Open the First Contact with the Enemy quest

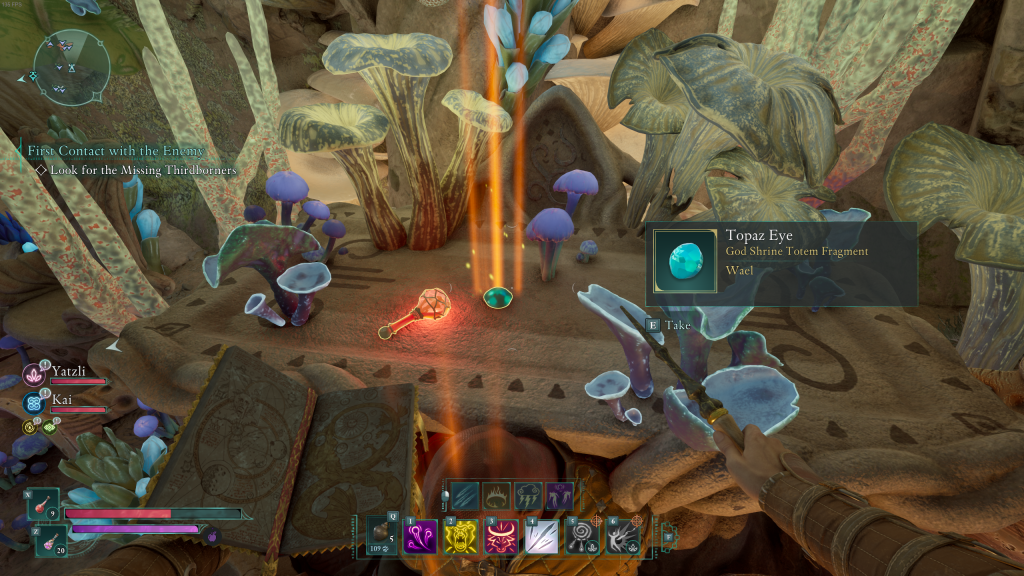tap(115, 151)
